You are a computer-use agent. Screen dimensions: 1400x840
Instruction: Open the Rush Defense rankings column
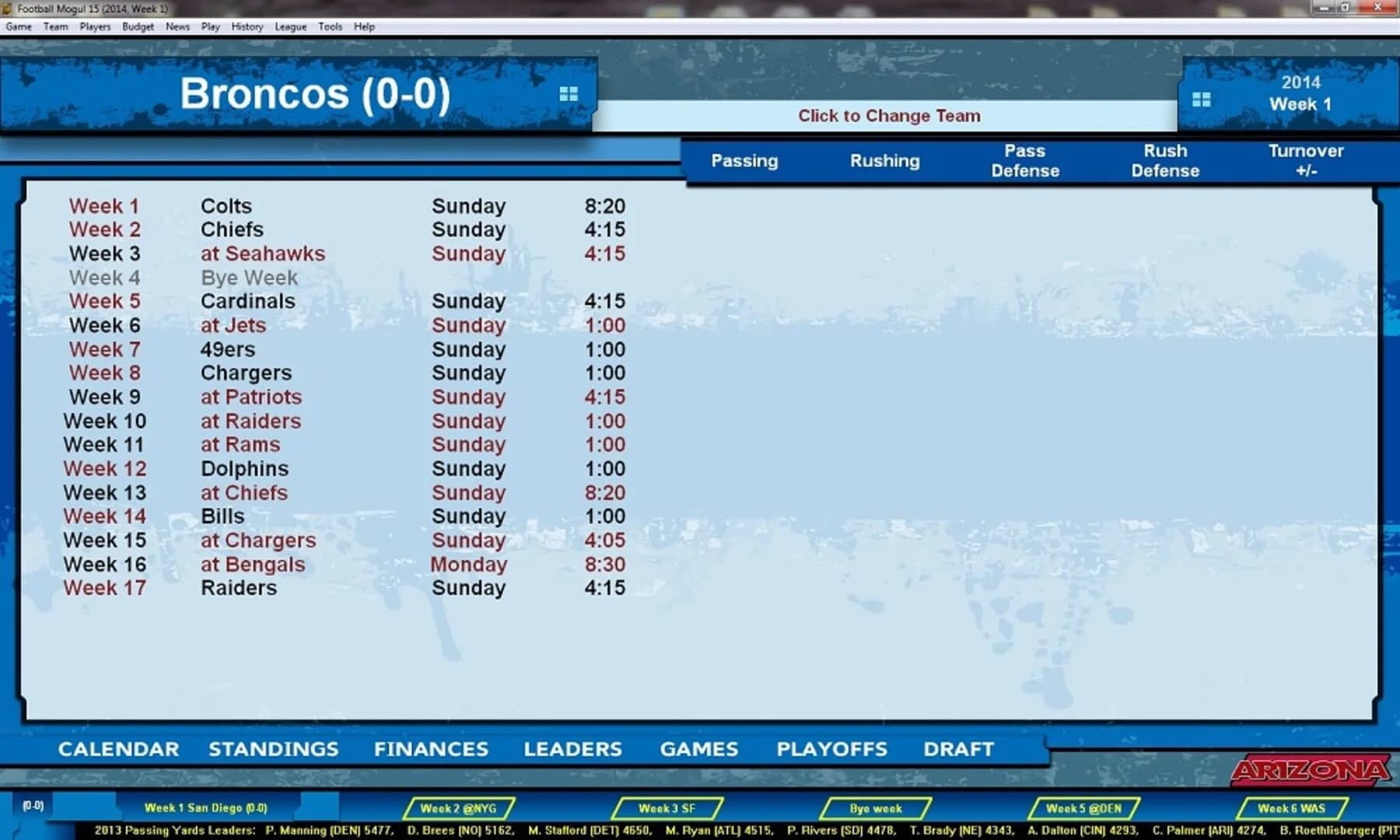(x=1165, y=160)
